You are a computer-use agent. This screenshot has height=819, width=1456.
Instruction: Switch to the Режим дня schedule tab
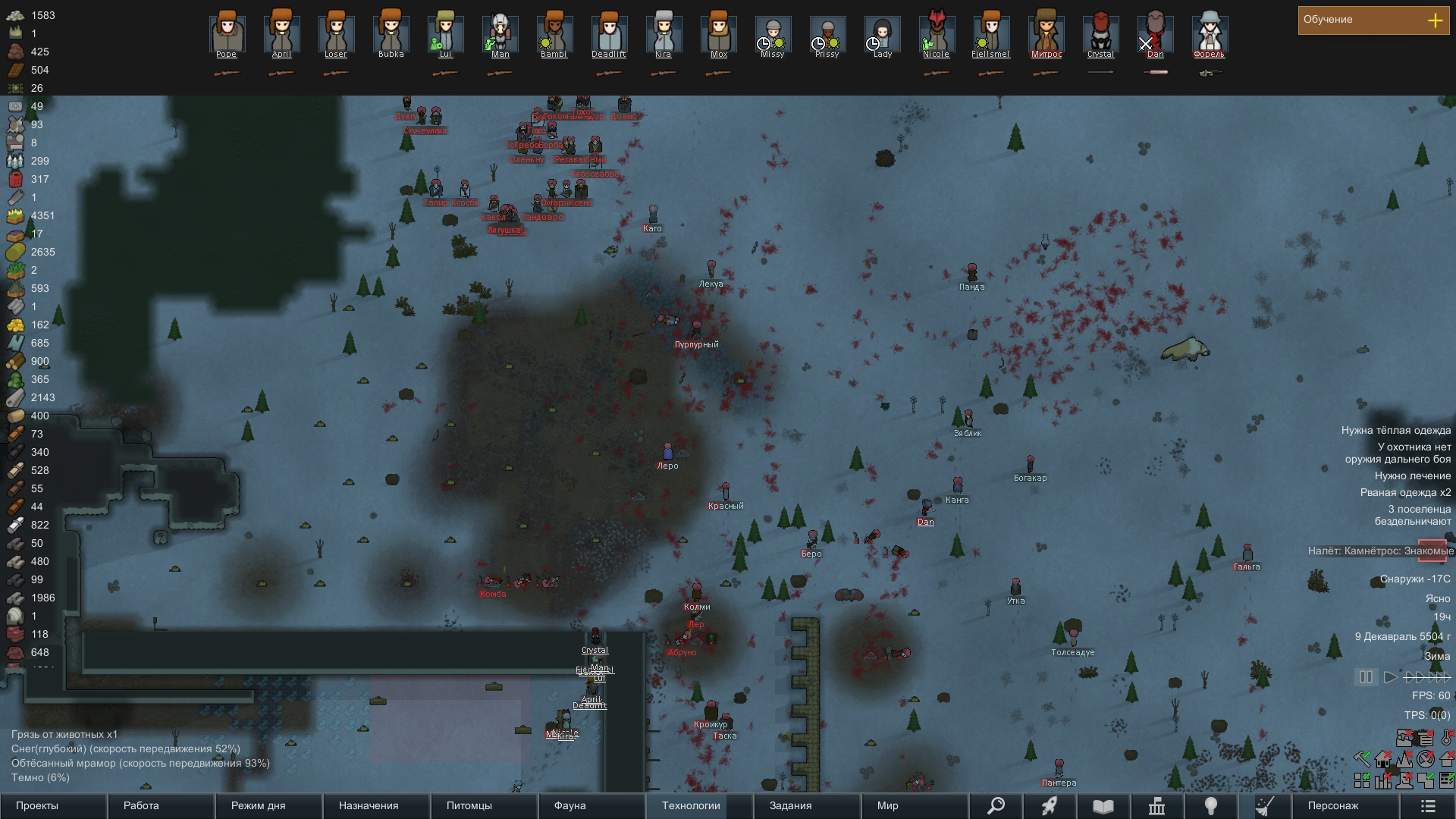tap(268, 805)
